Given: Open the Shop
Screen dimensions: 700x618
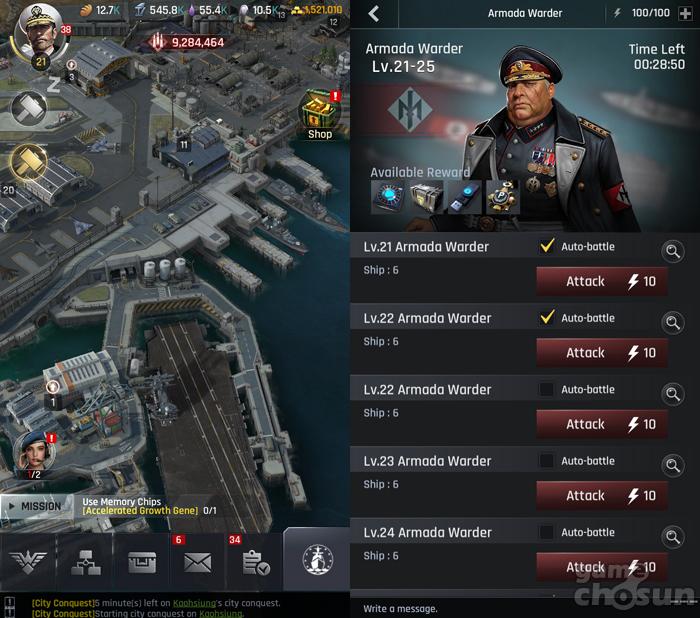Looking at the screenshot, I should (x=320, y=115).
